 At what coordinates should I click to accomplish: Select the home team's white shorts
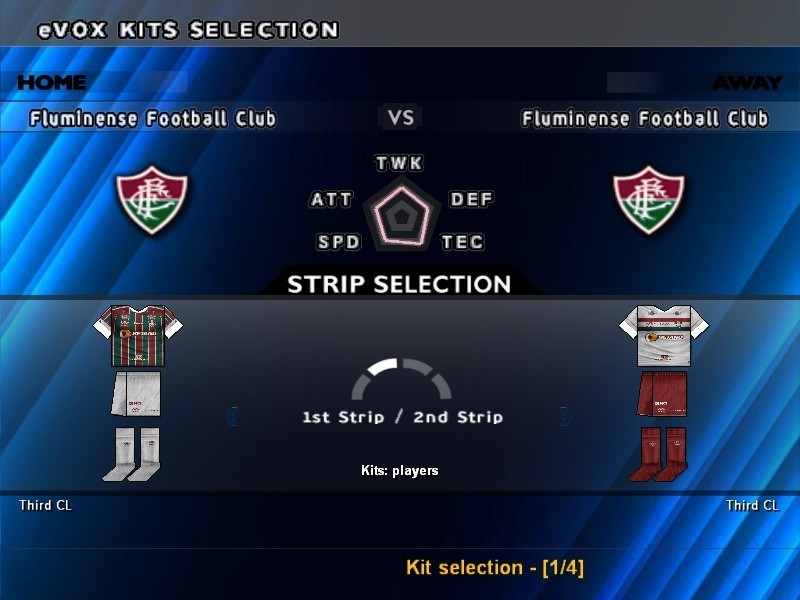(x=136, y=394)
